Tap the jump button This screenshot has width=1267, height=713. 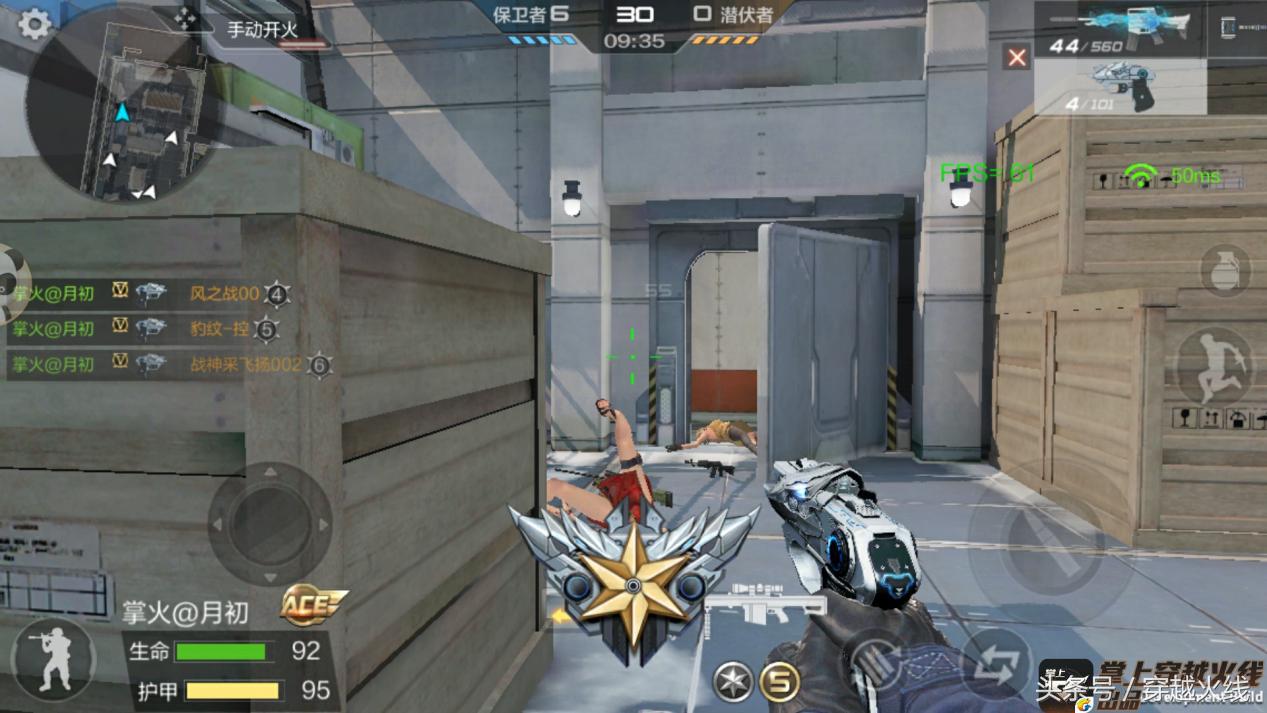coord(1213,365)
